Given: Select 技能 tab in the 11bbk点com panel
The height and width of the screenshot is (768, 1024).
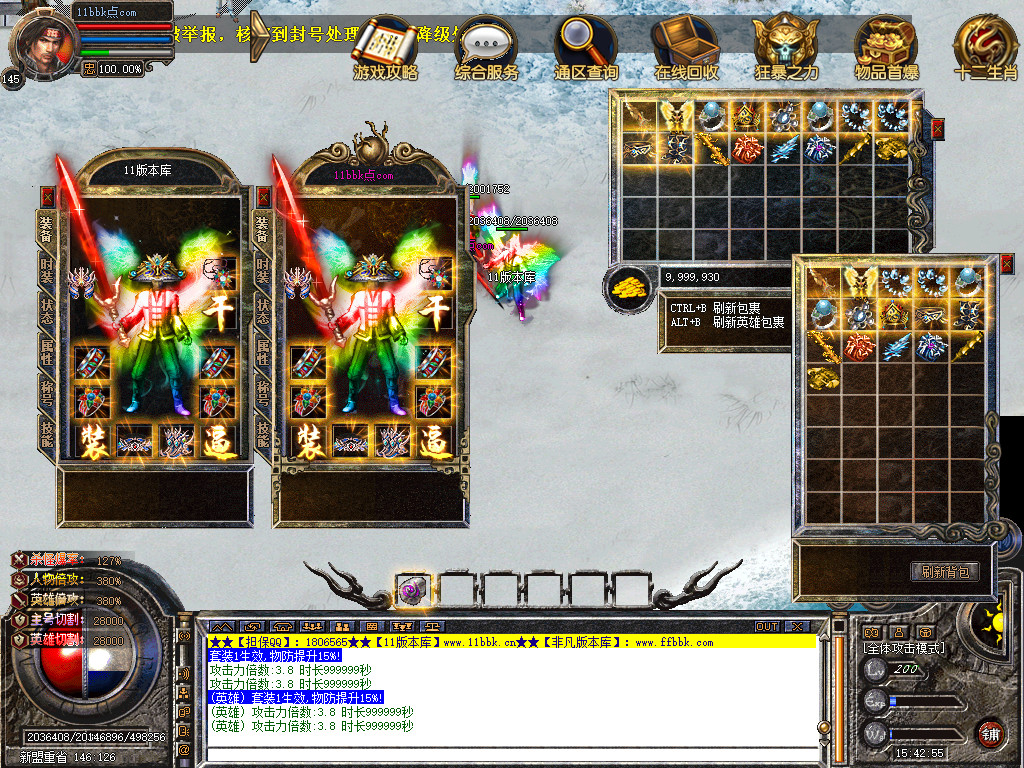Looking at the screenshot, I should (263, 431).
